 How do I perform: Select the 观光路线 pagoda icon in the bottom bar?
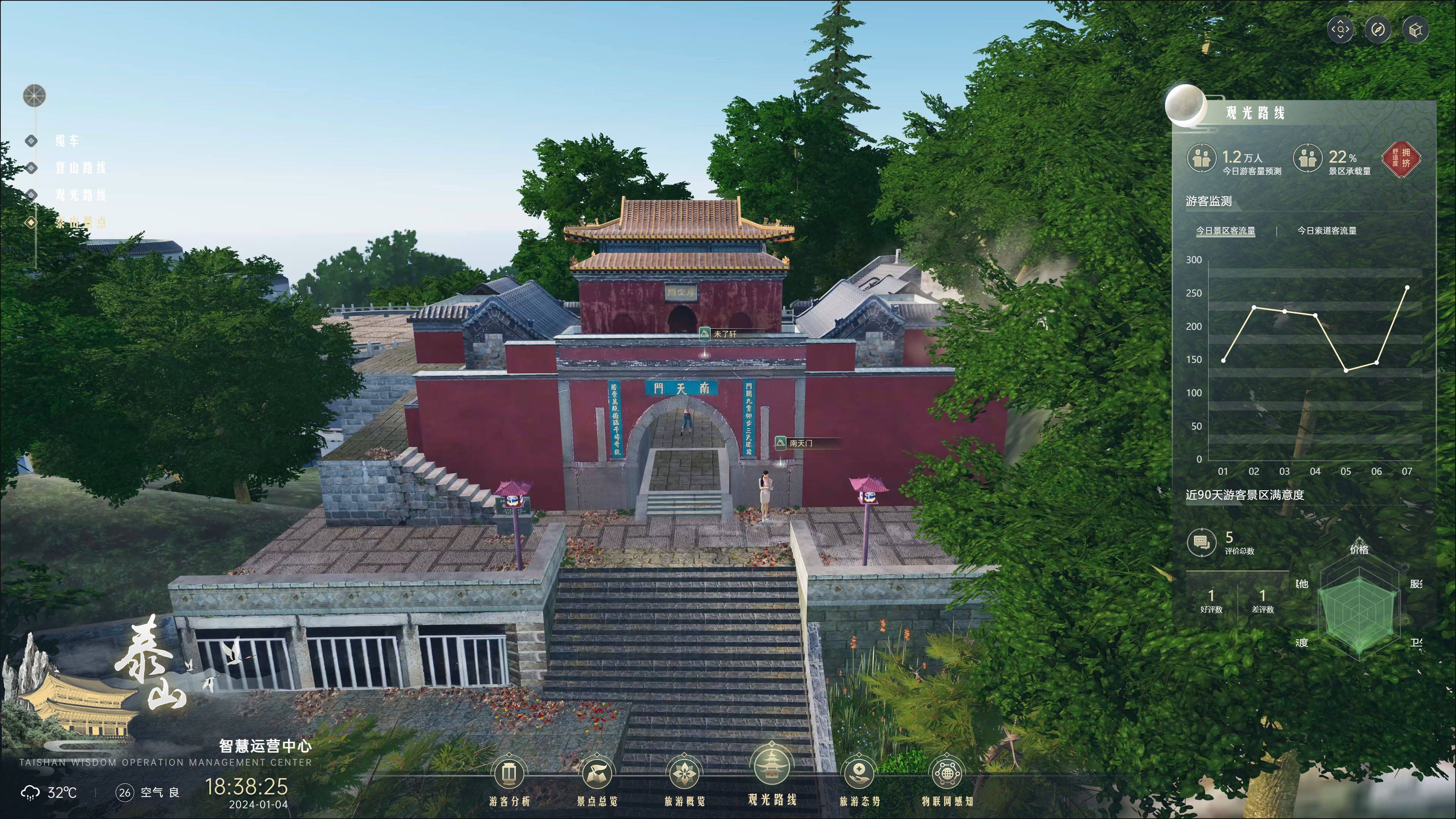(x=772, y=774)
